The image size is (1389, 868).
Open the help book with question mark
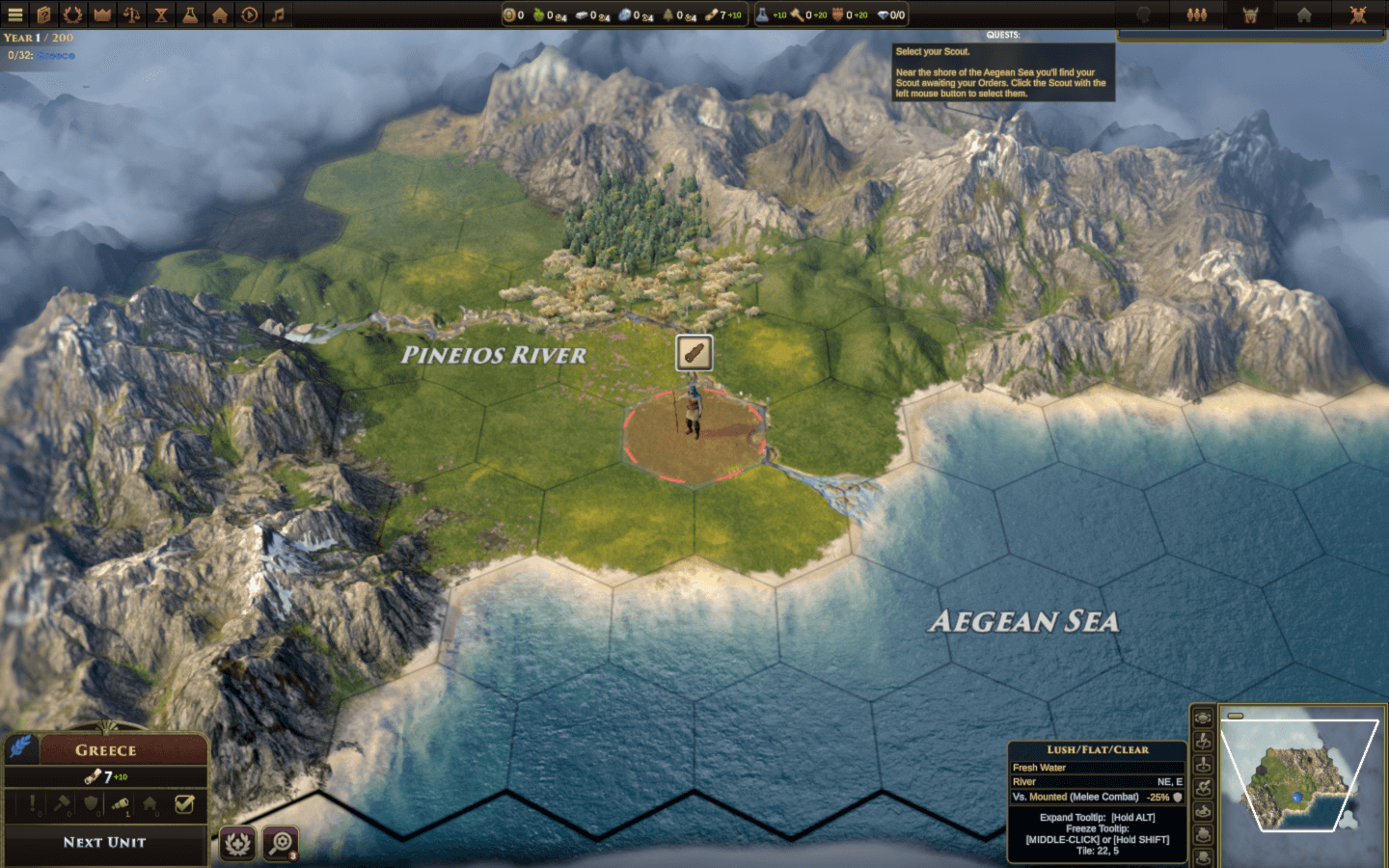[x=43, y=14]
